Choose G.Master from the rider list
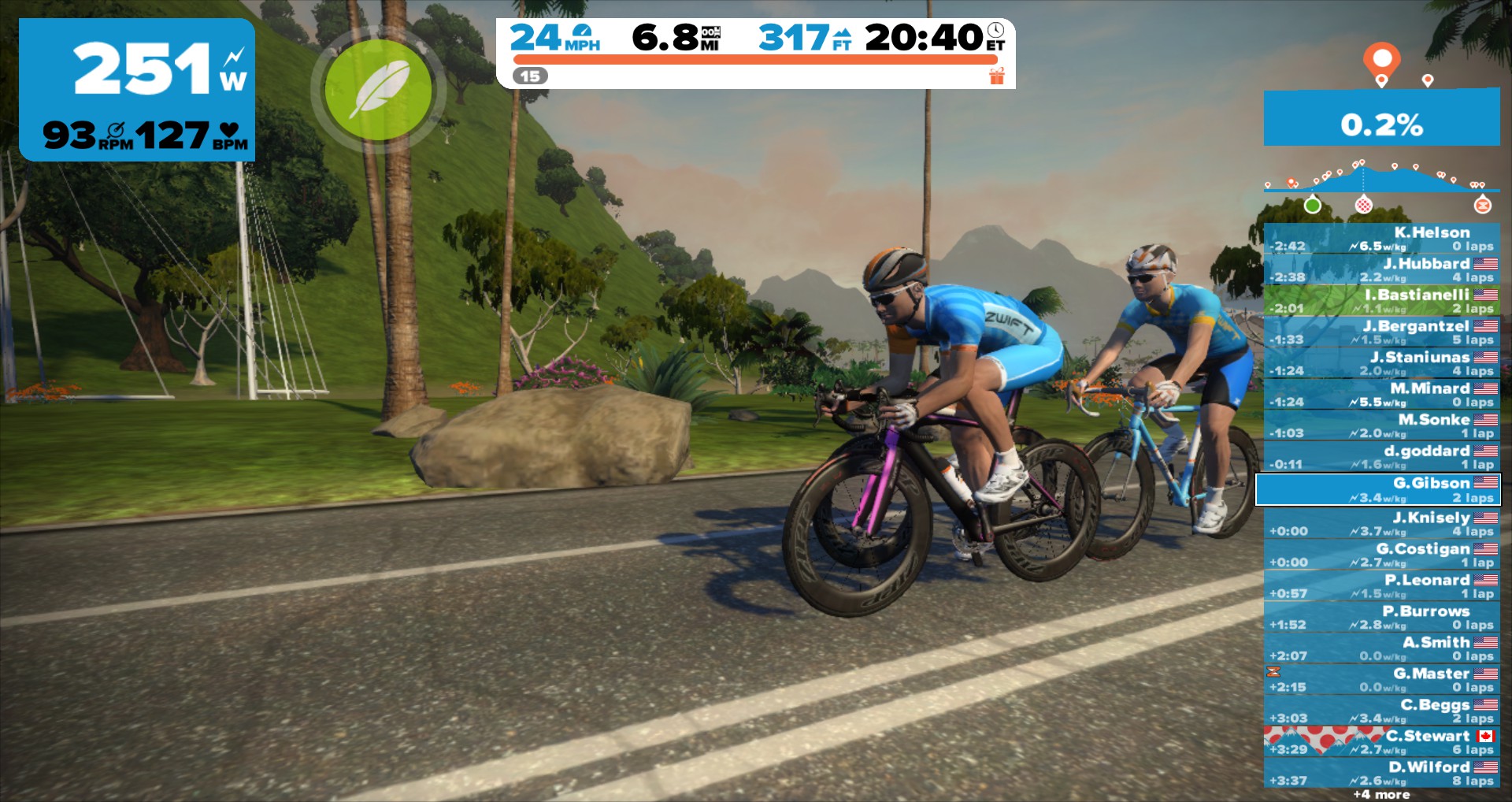Viewport: 1512px width, 802px height. pyautogui.click(x=1381, y=680)
